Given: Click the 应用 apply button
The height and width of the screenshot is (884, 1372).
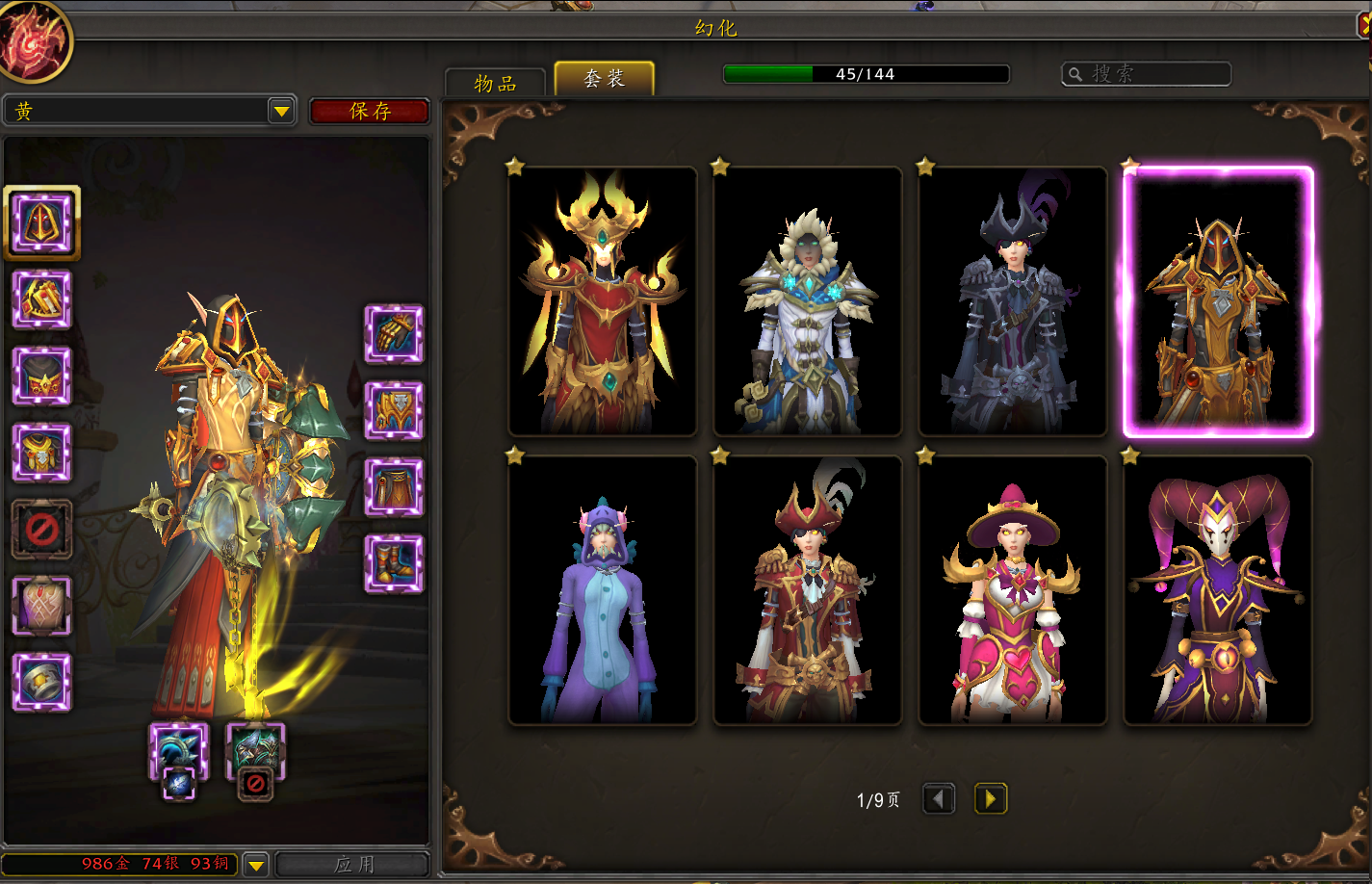Looking at the screenshot, I should pyautogui.click(x=353, y=864).
